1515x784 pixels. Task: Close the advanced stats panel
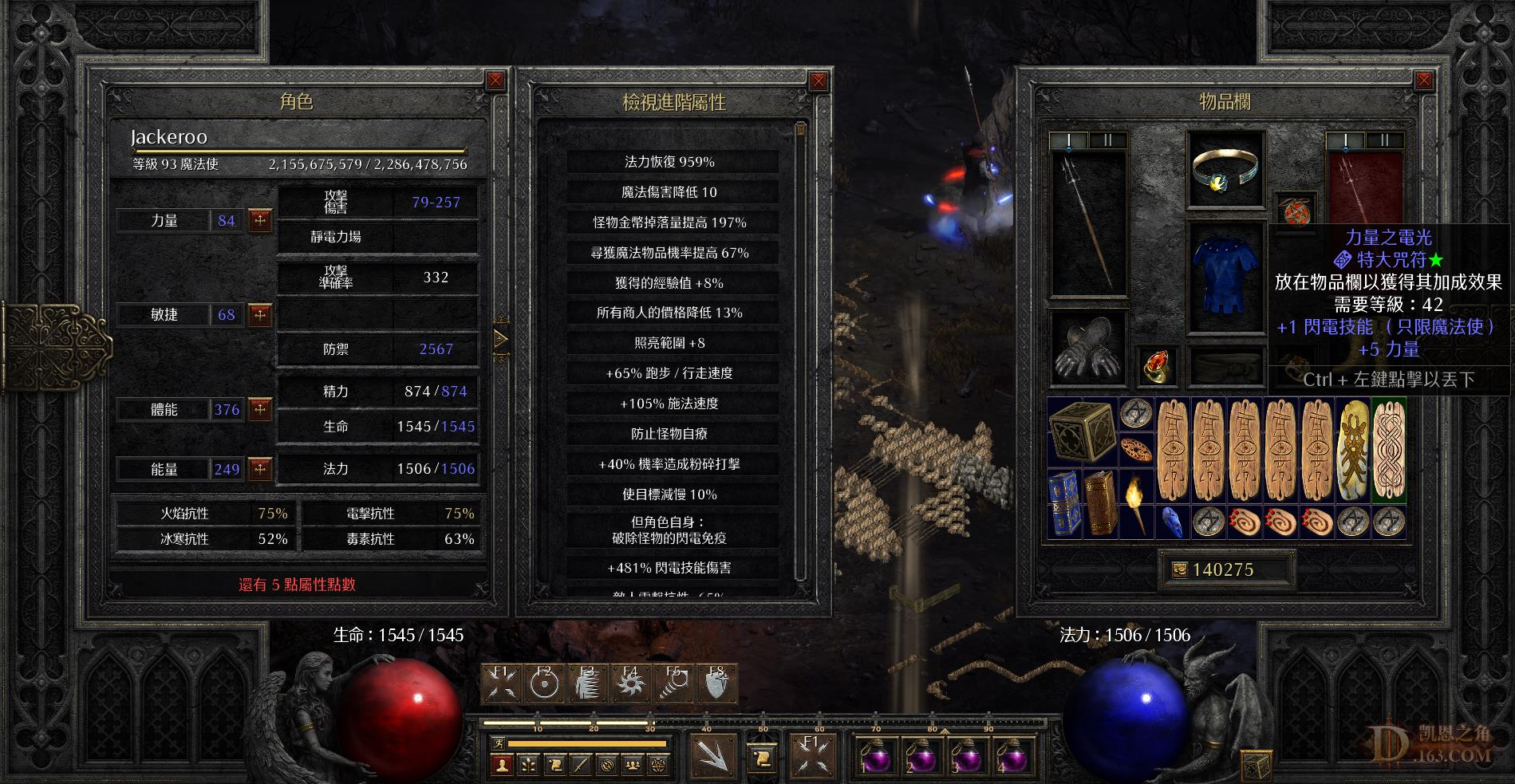tap(819, 81)
